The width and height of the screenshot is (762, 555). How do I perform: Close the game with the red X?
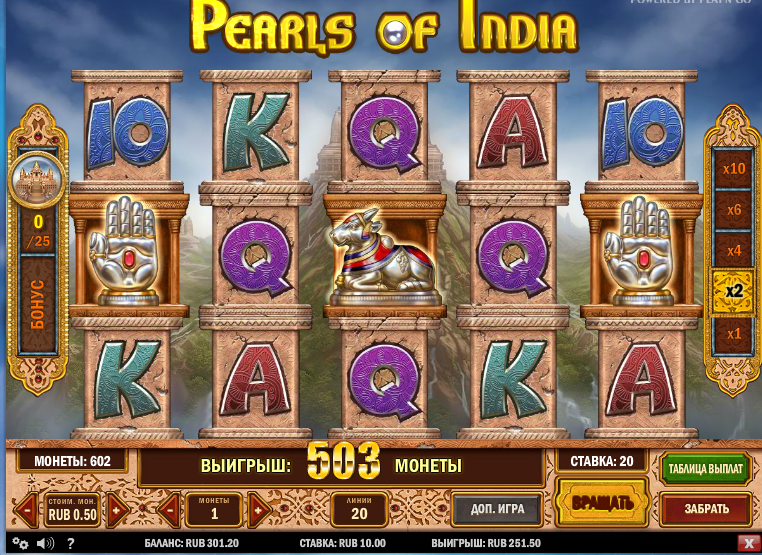[x=747, y=543]
